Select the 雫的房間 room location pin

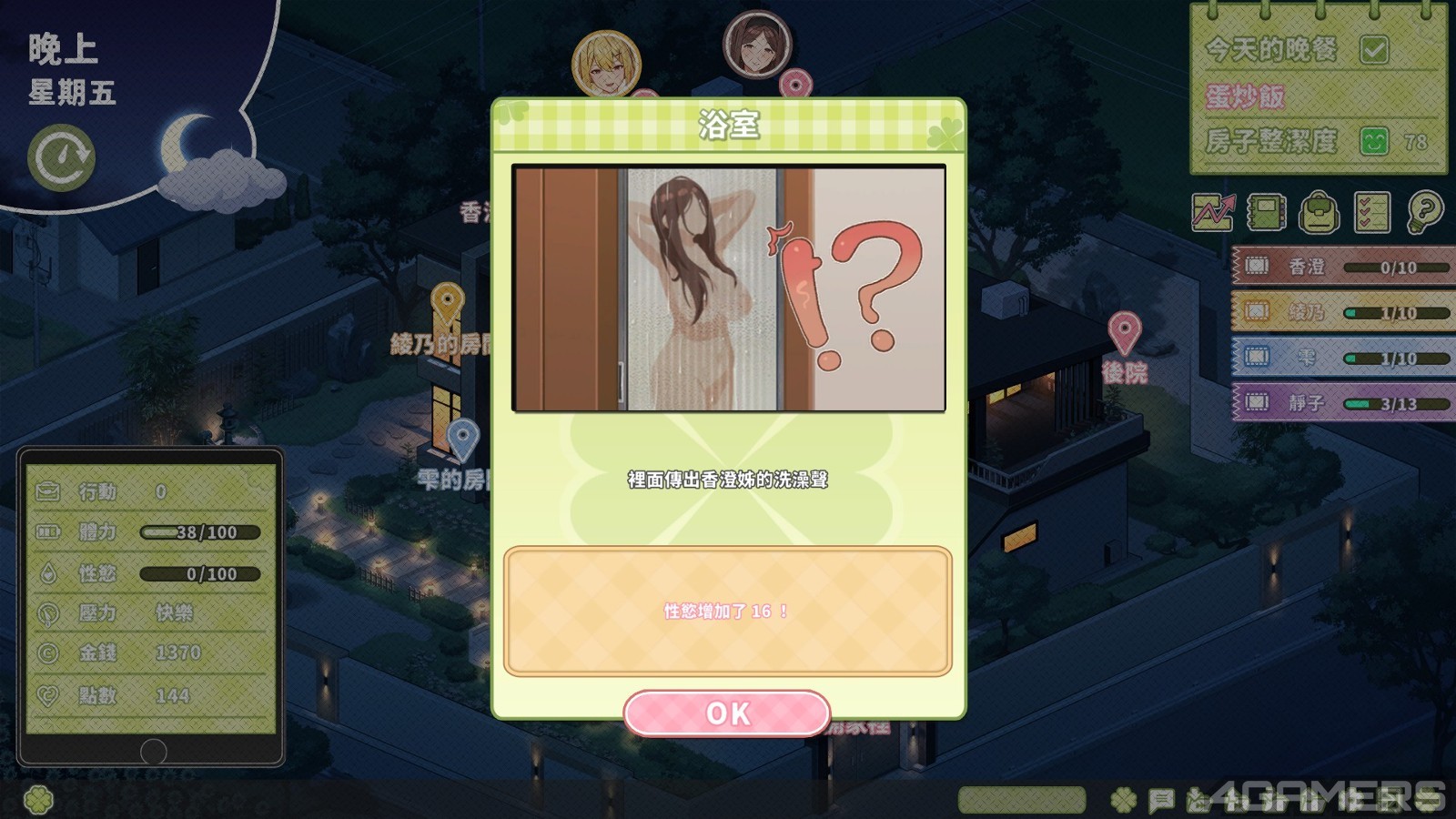pos(463,439)
